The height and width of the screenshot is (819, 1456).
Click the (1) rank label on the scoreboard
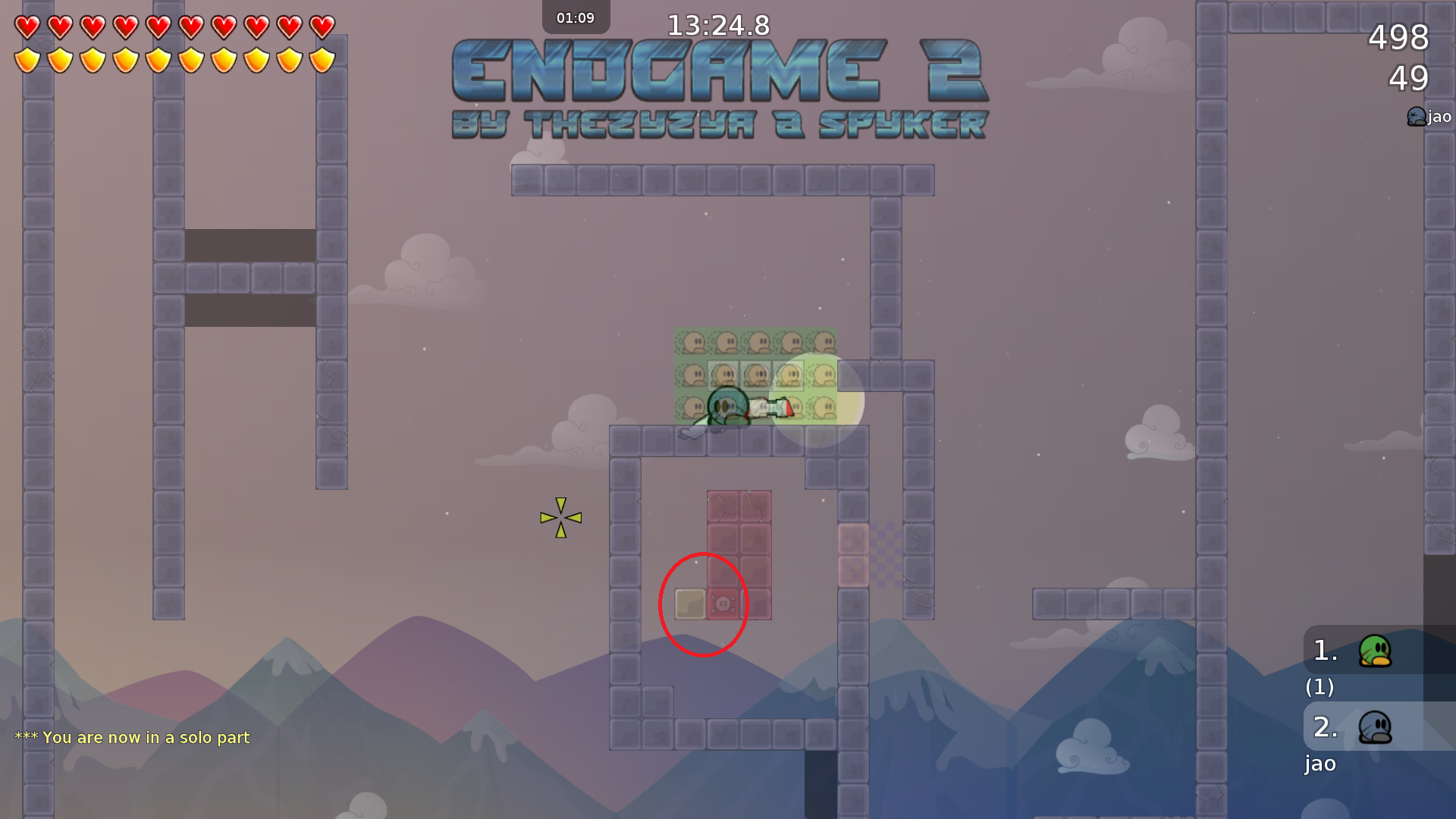(x=1319, y=688)
